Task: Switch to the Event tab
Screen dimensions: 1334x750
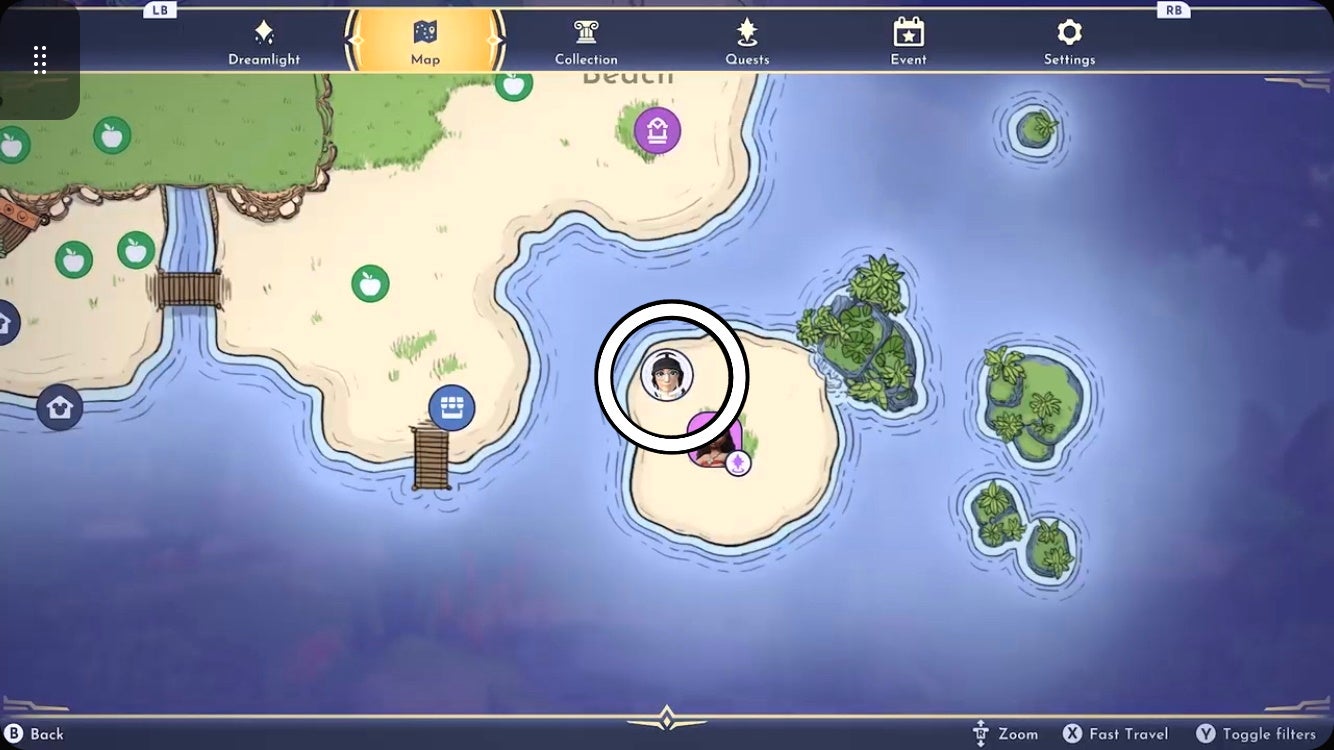Action: pyautogui.click(x=908, y=40)
